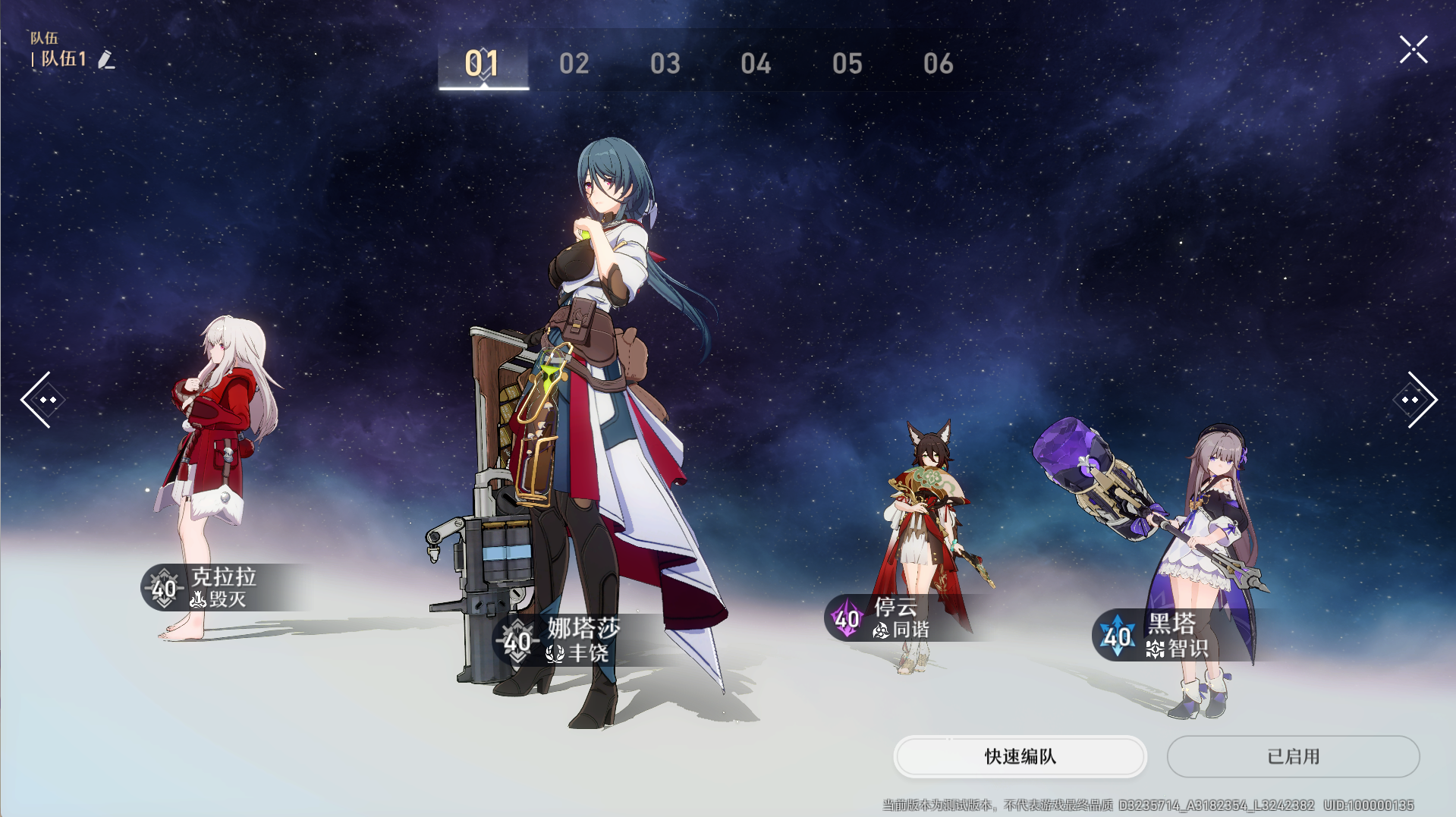
Task: Click the Quick Team (快速编队) button
Action: 1020,756
